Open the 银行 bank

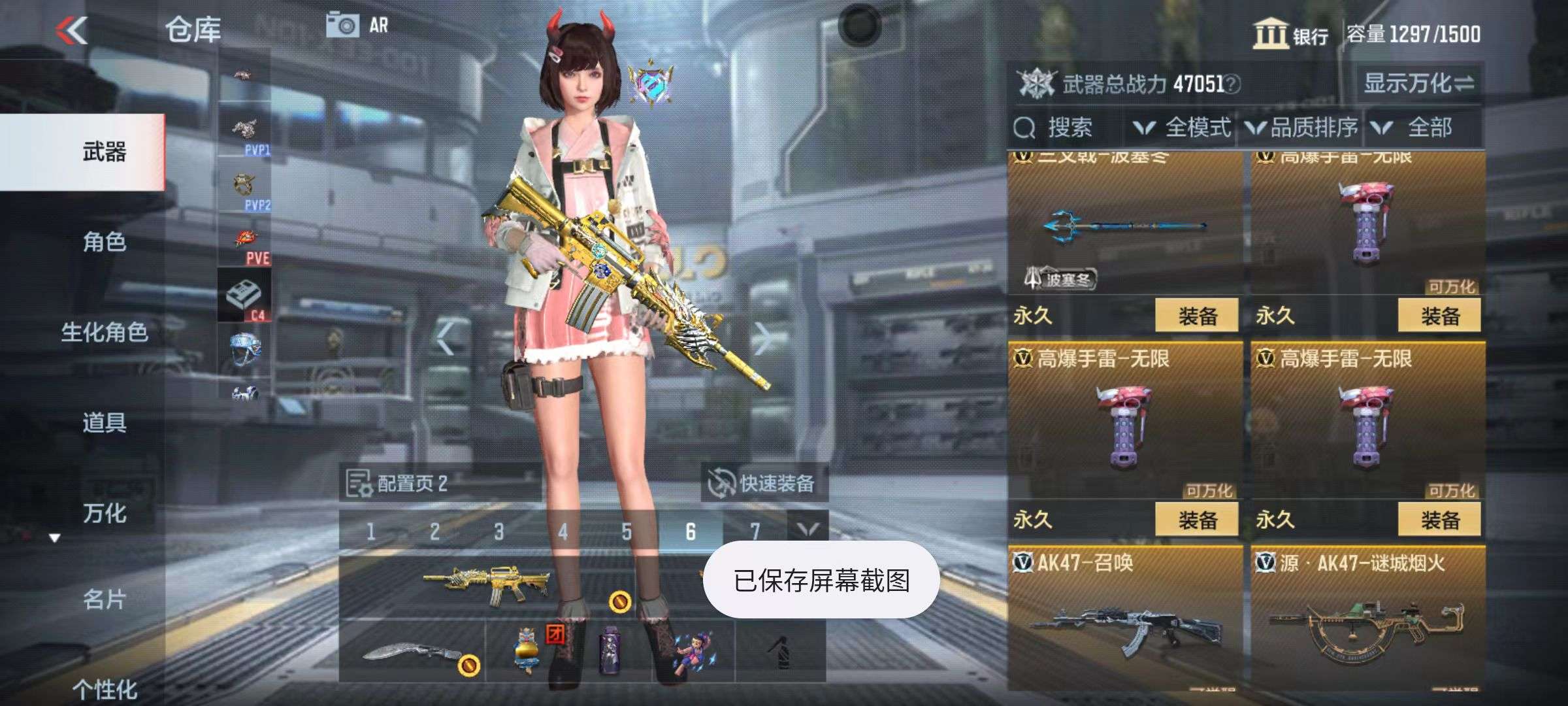pyautogui.click(x=1291, y=34)
